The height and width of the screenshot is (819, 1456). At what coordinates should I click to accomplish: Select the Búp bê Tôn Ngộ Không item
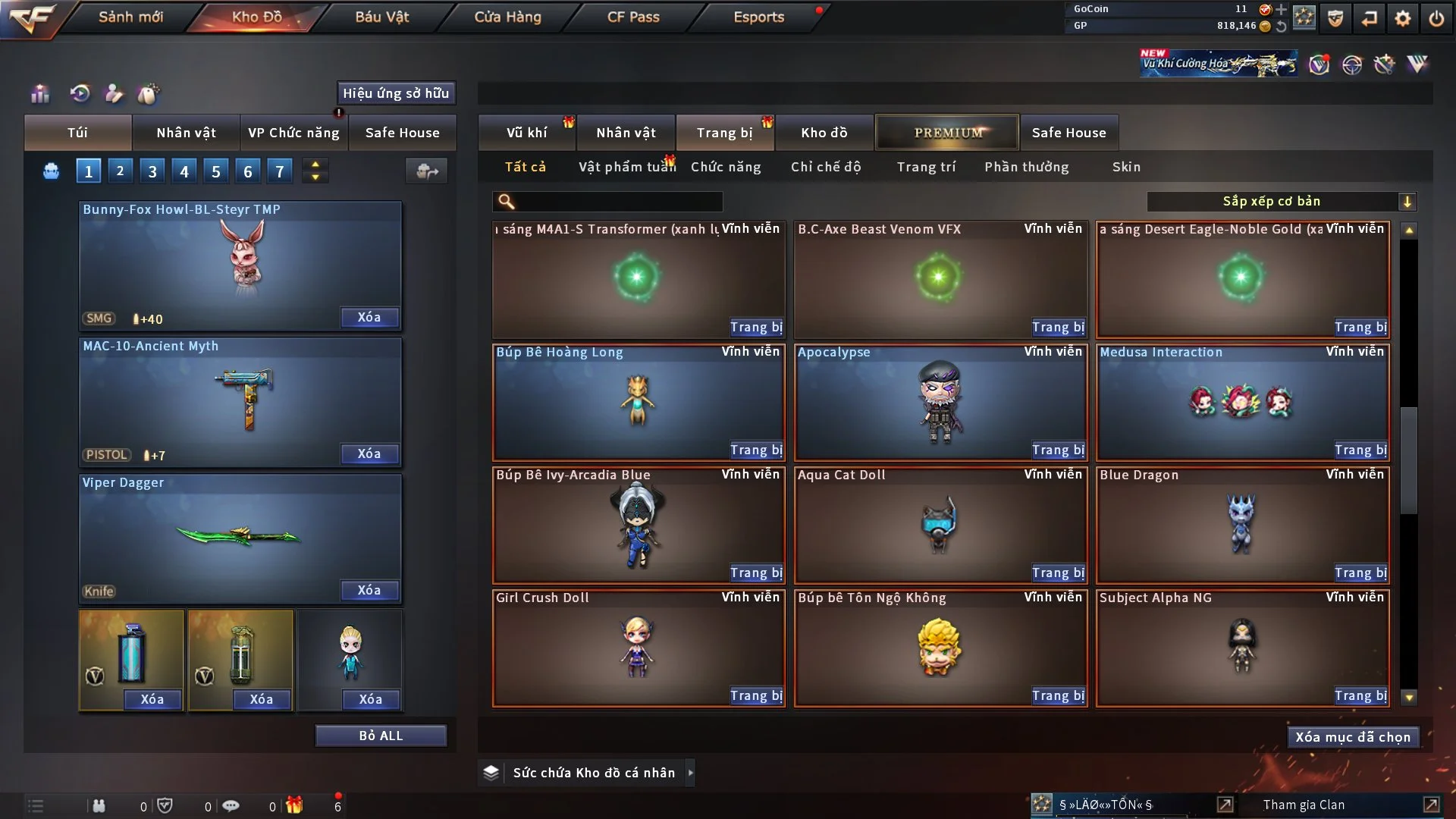[x=940, y=648]
